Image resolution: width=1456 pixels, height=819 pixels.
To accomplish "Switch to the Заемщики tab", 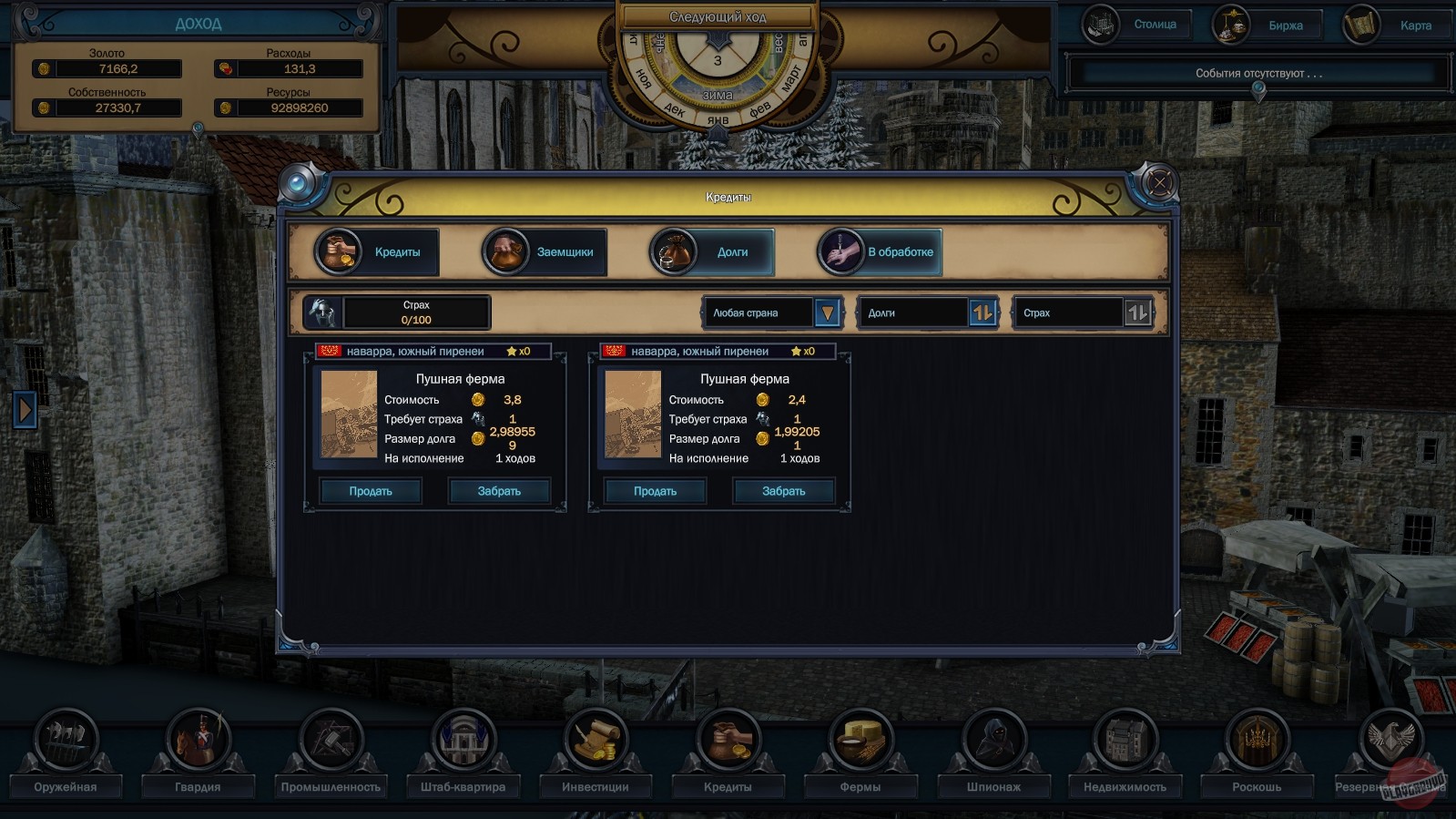I will pyautogui.click(x=543, y=251).
